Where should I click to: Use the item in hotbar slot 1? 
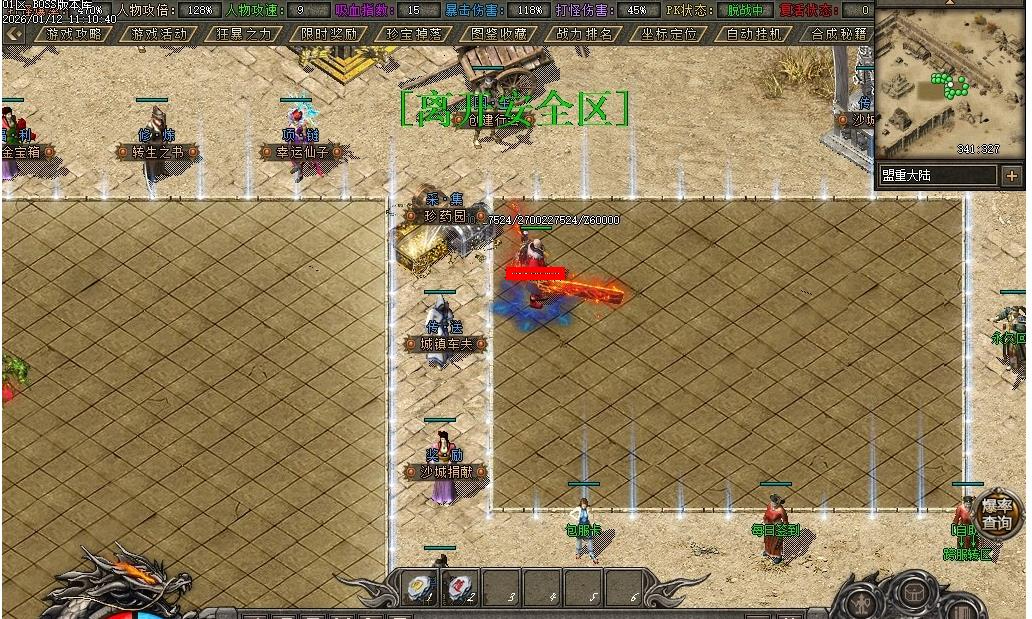pos(422,588)
